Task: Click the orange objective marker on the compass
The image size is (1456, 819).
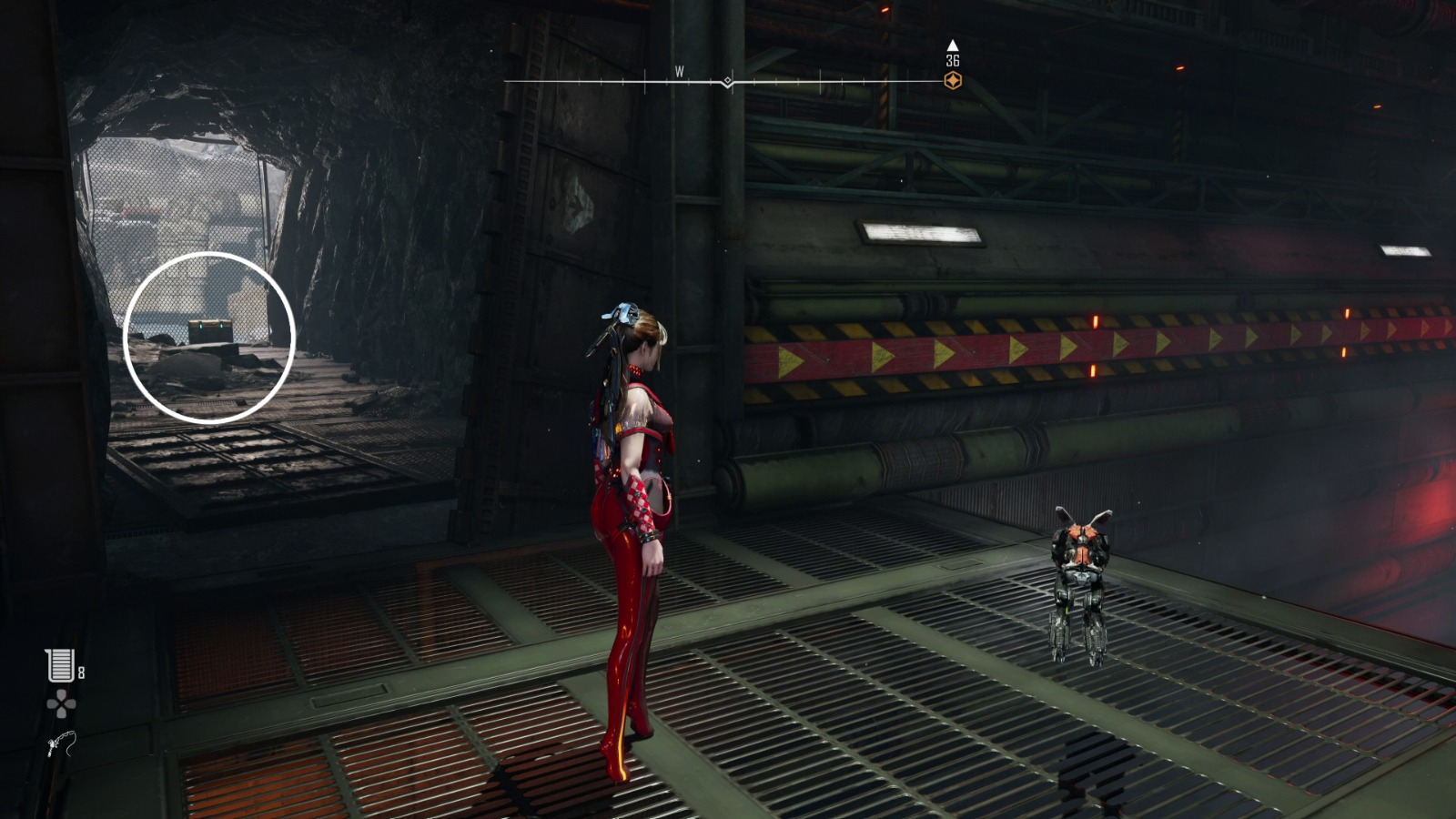Action: tap(953, 81)
